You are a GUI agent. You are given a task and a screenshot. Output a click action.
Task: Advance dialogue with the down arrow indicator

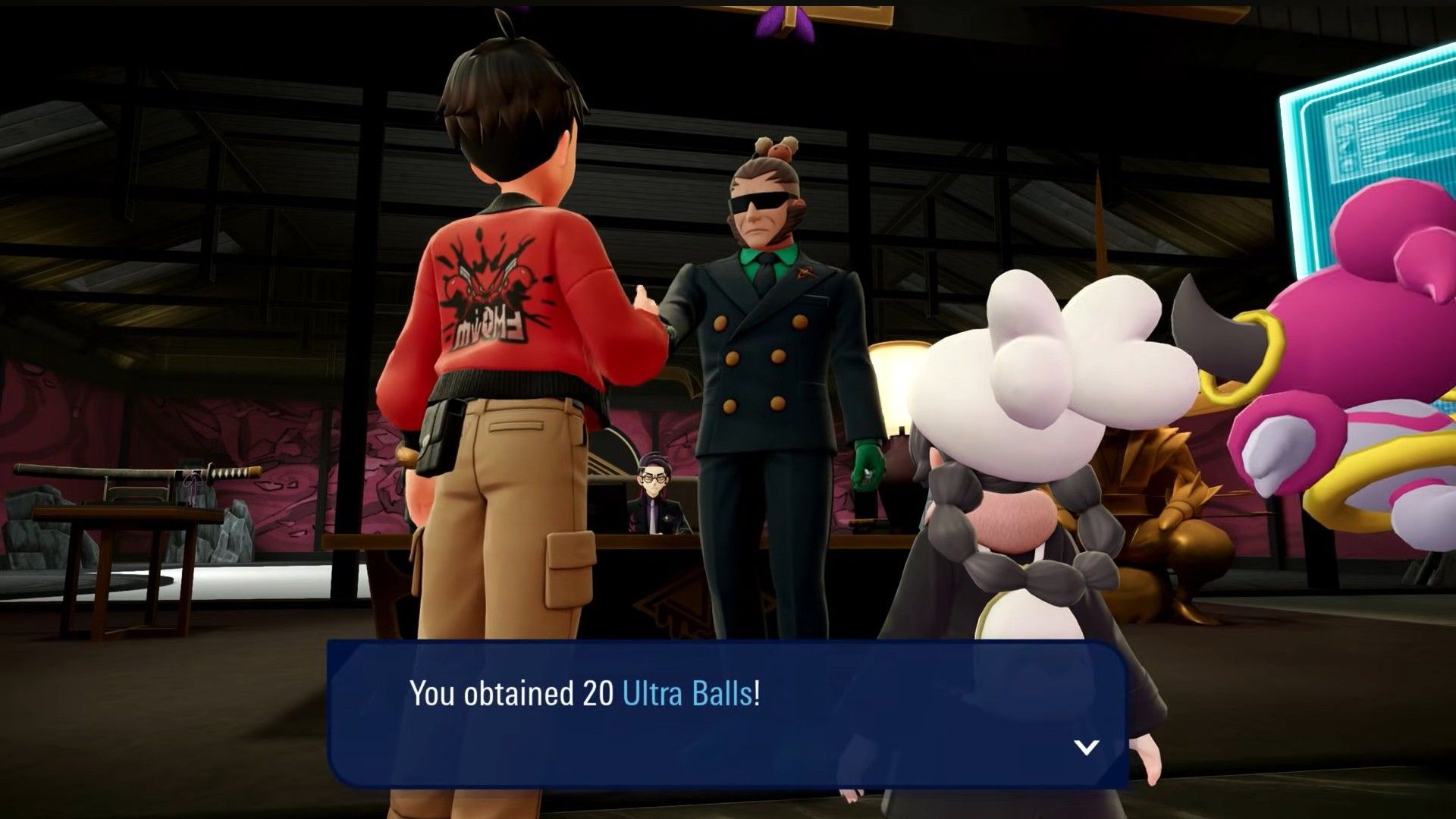tap(1087, 748)
